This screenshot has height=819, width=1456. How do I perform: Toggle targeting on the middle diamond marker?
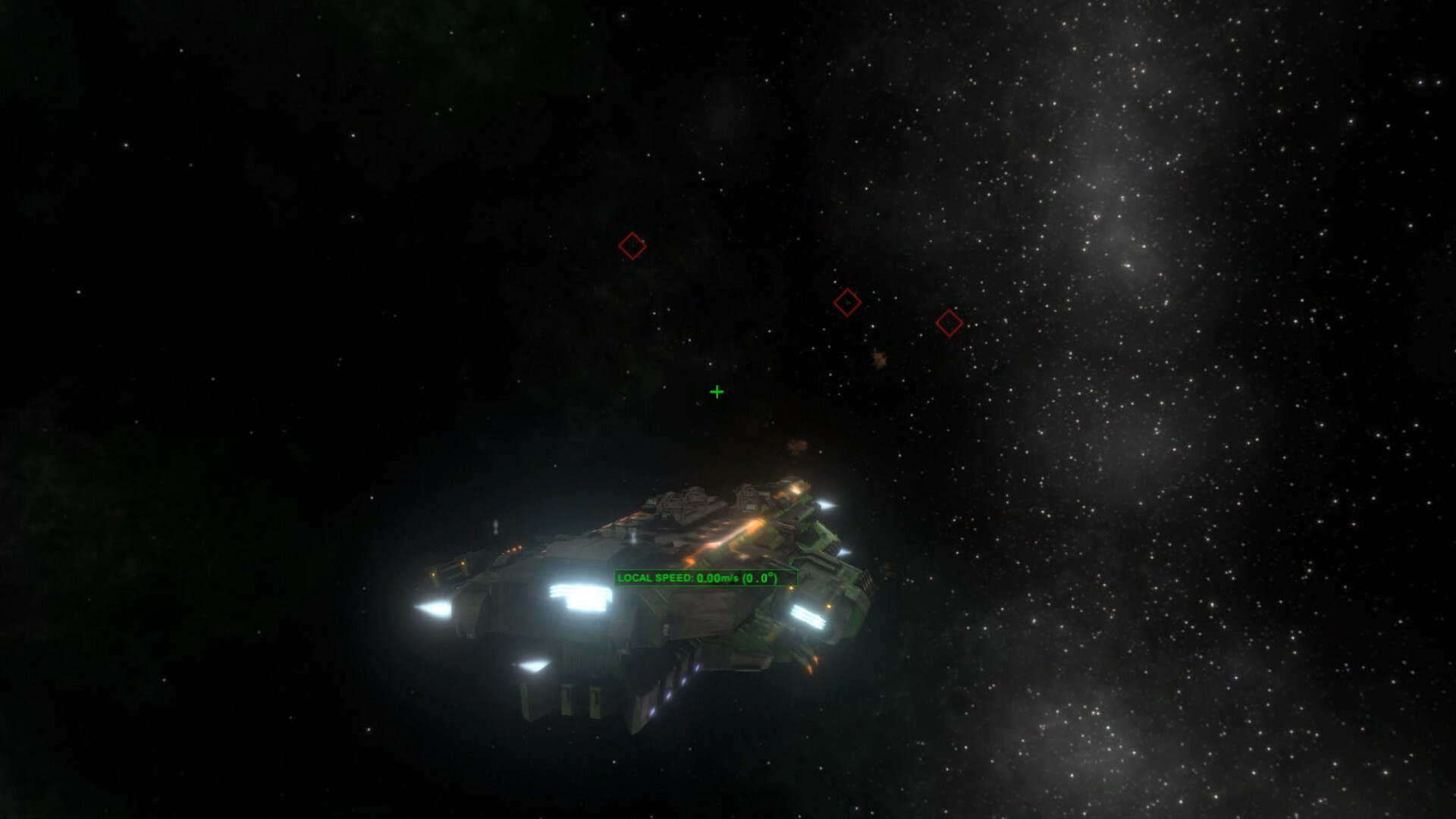tap(848, 301)
